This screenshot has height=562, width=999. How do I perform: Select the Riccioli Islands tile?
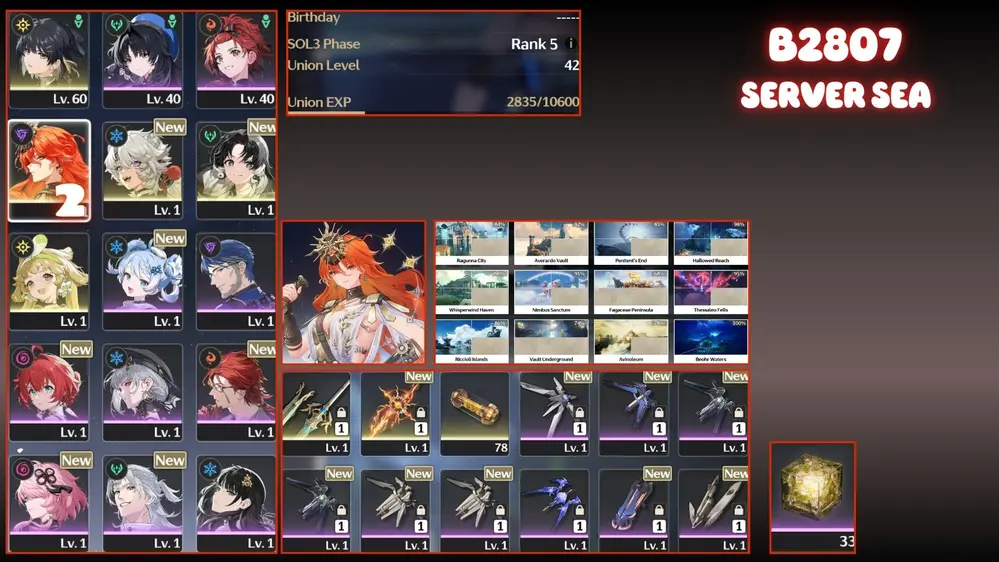pos(471,341)
